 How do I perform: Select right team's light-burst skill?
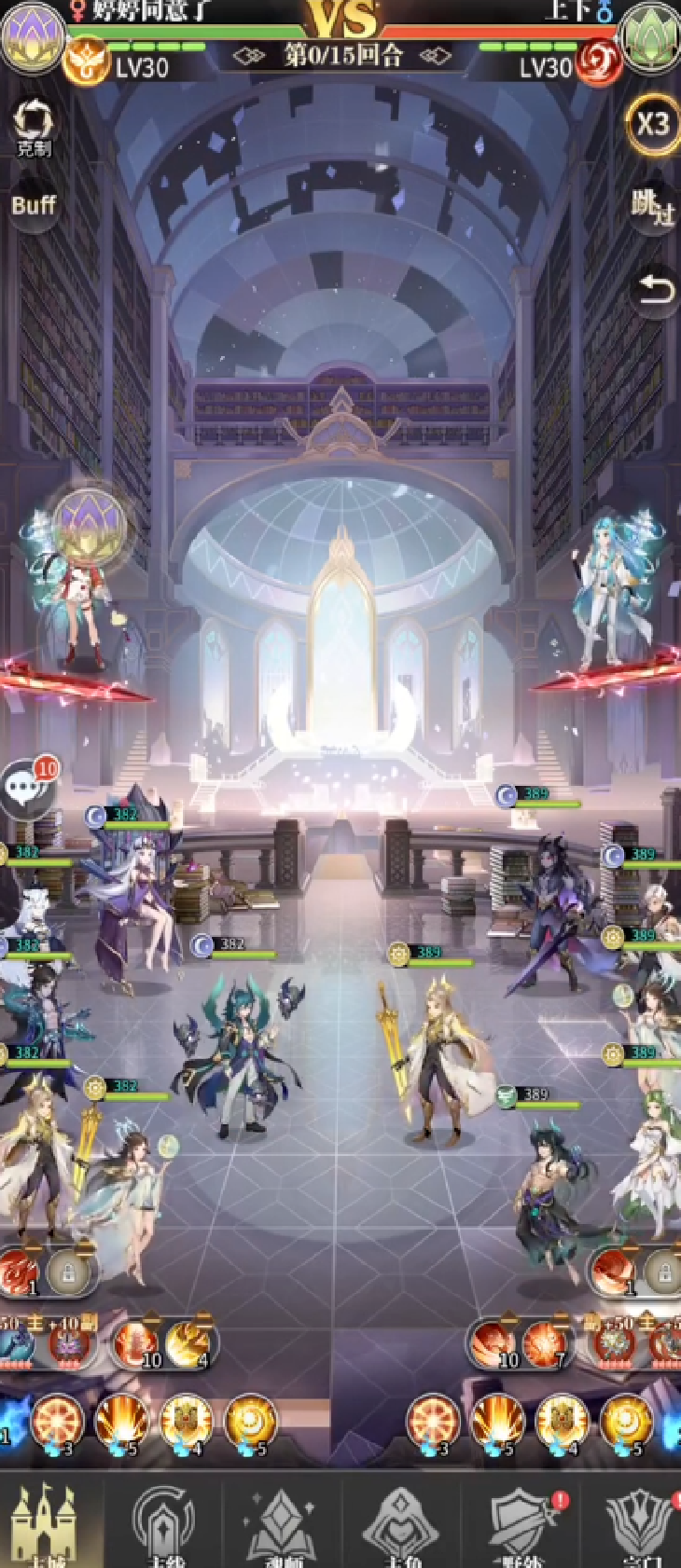(x=497, y=1423)
